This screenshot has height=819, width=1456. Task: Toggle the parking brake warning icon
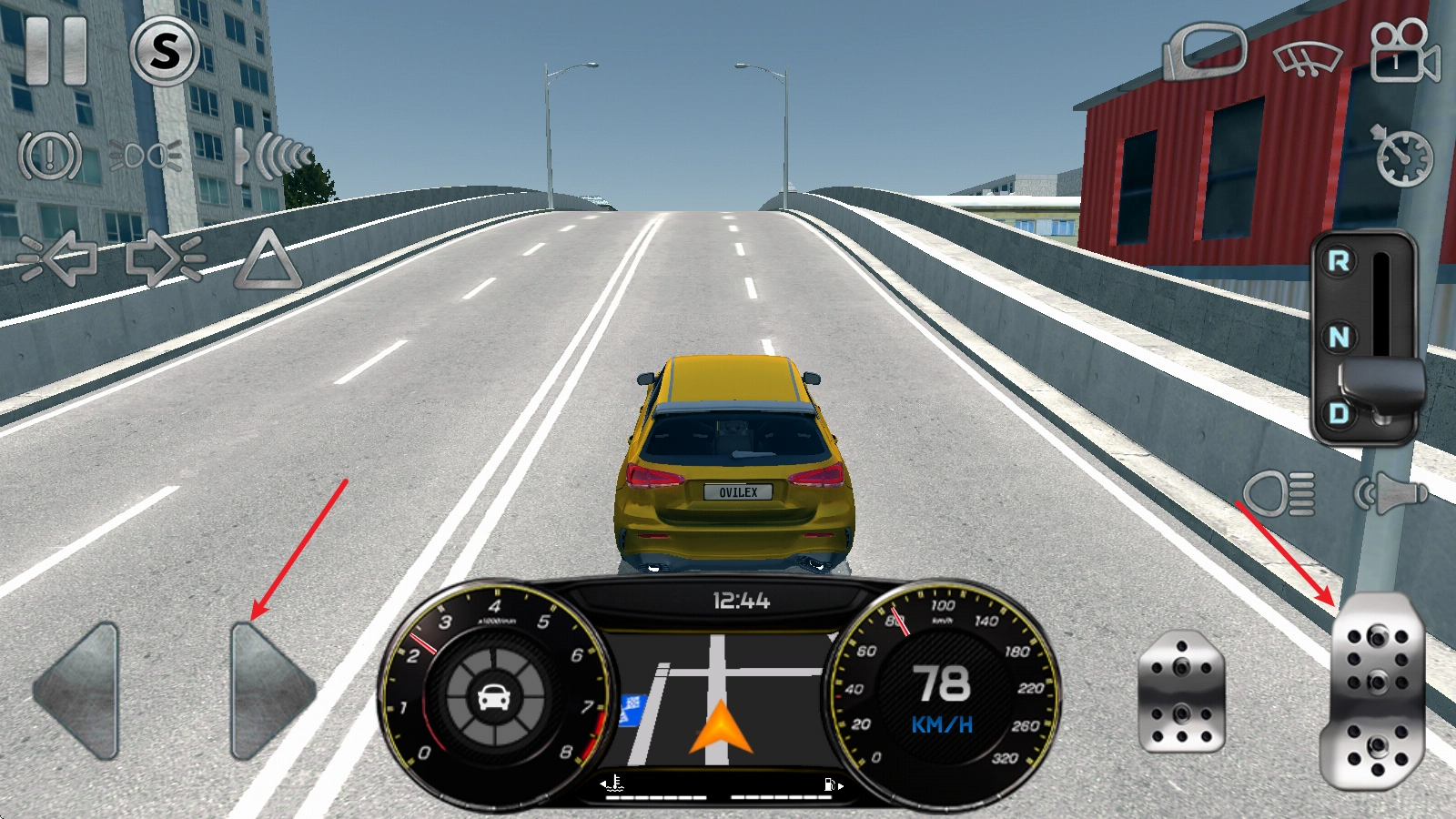point(50,156)
